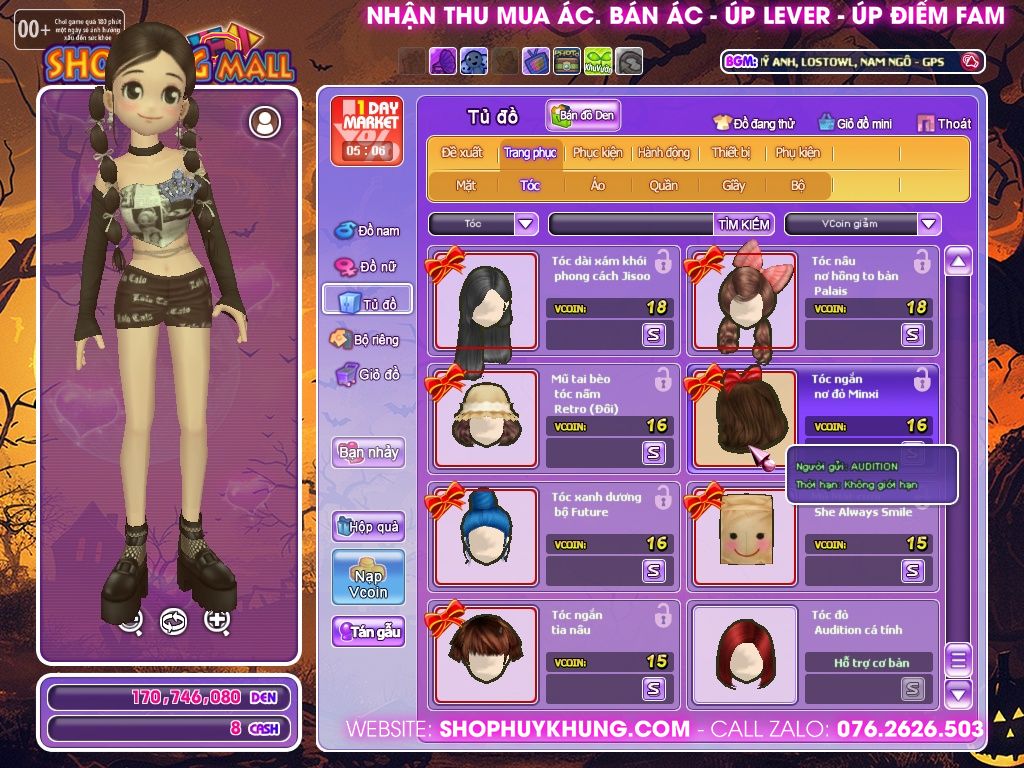Open the VCoin giảm sort dropdown
The image size is (1024, 768).
pyautogui.click(x=929, y=224)
